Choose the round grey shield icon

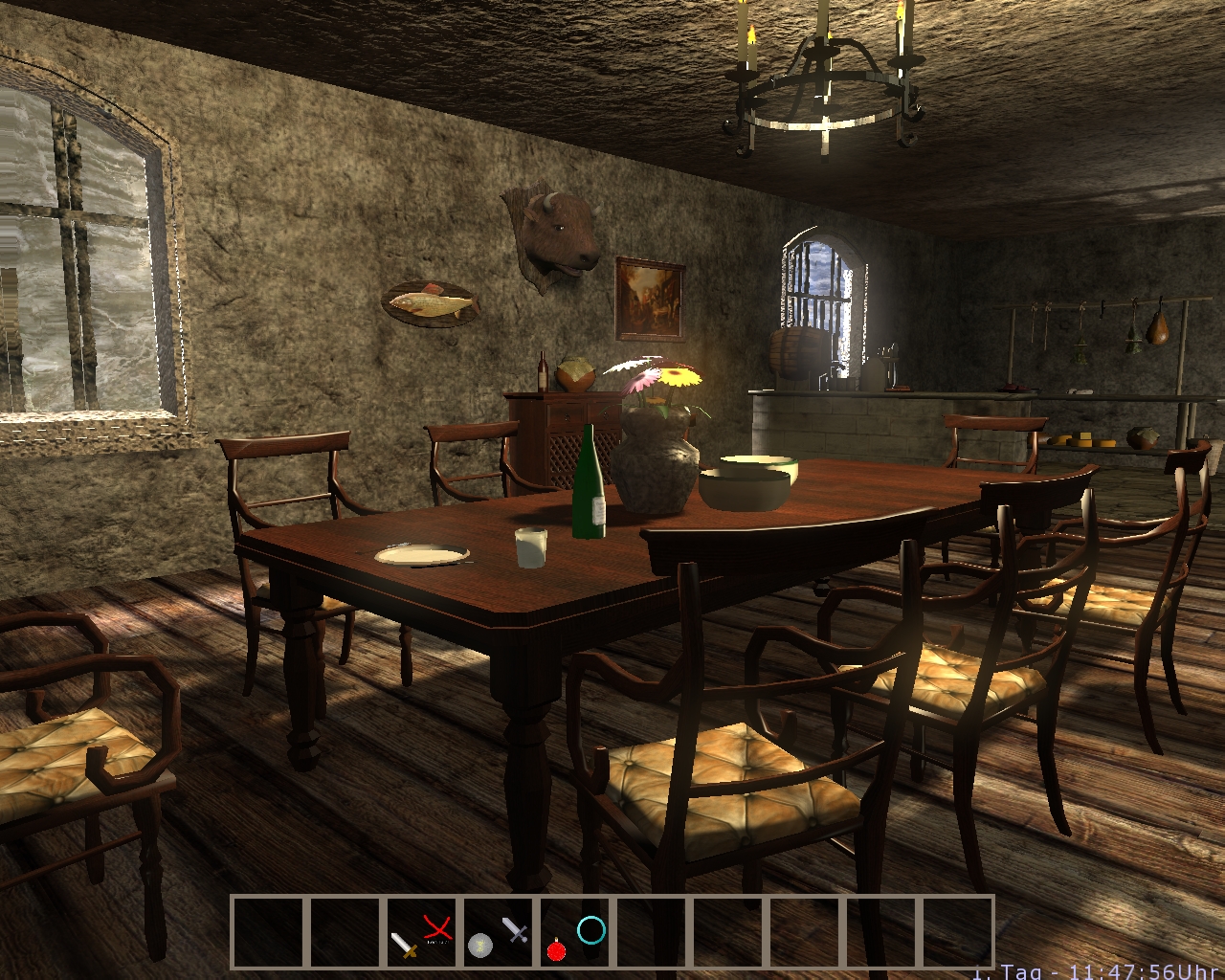pyautogui.click(x=480, y=946)
